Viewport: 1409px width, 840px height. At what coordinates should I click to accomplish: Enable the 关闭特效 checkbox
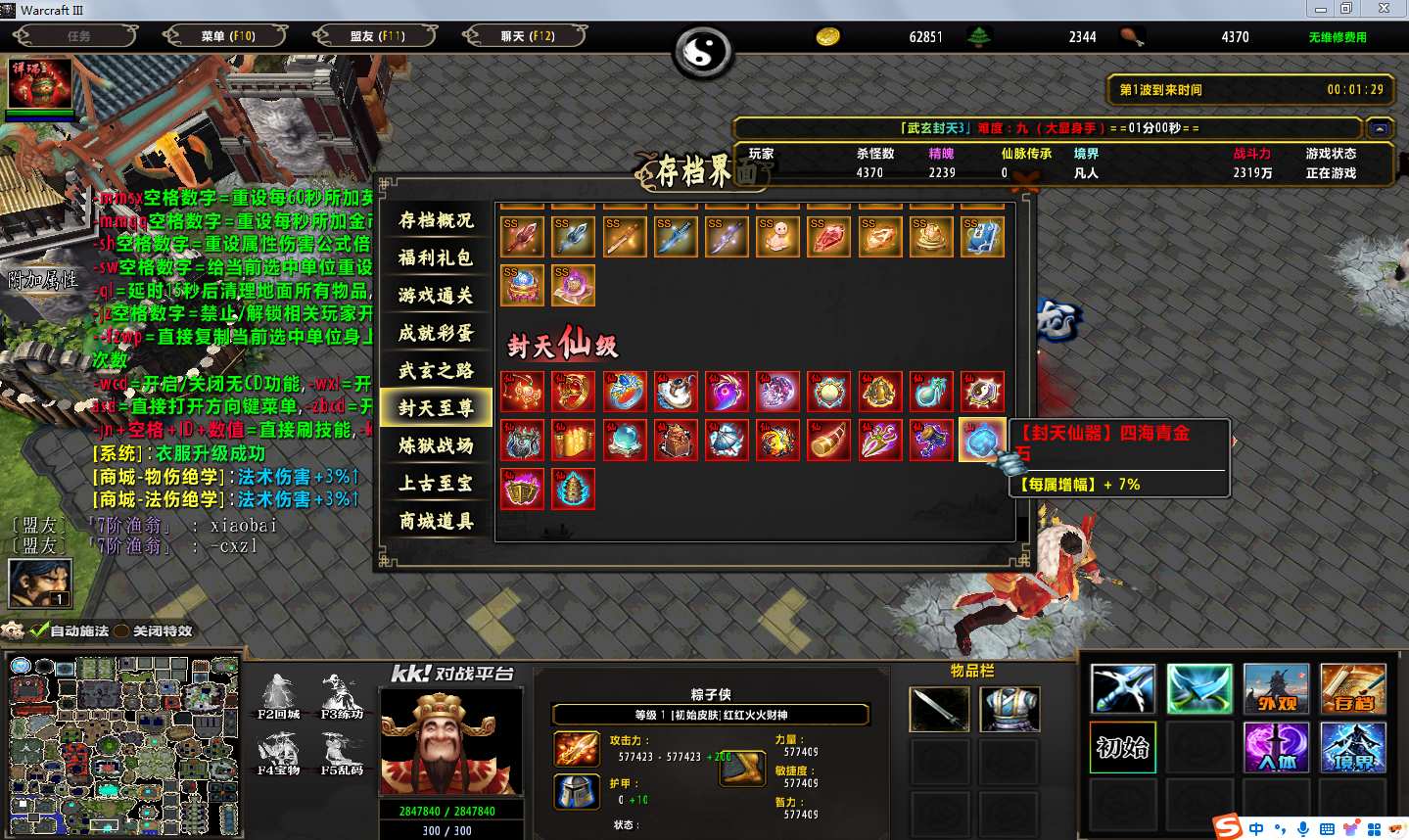click(x=122, y=631)
